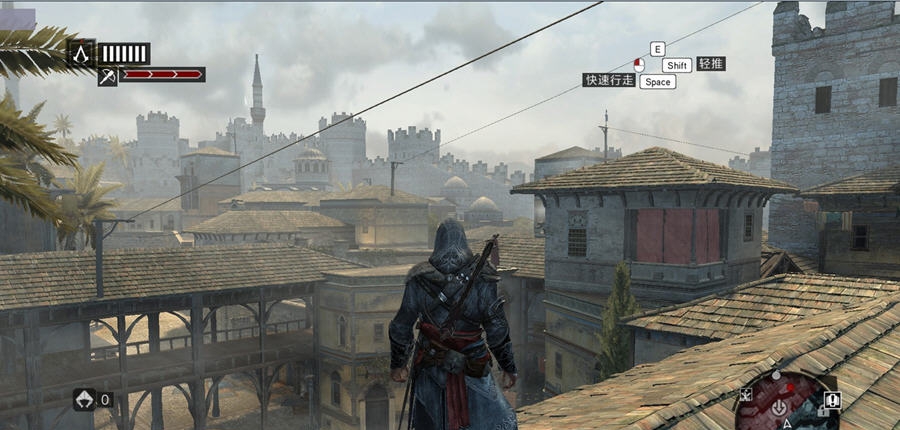Click the down-arrow marker on the minimap
The height and width of the screenshot is (430, 900).
click(x=779, y=408)
